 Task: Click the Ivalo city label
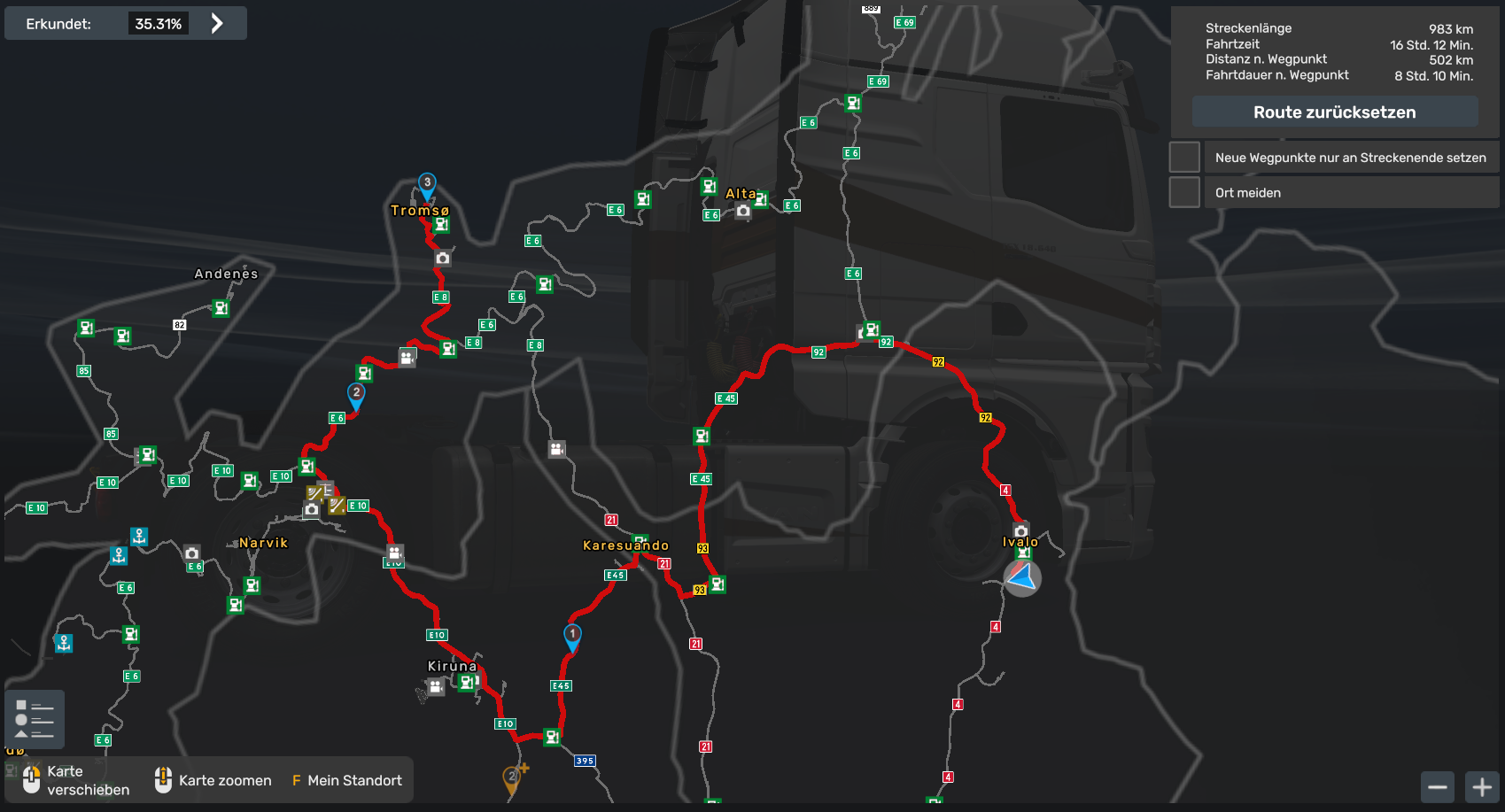1020,542
